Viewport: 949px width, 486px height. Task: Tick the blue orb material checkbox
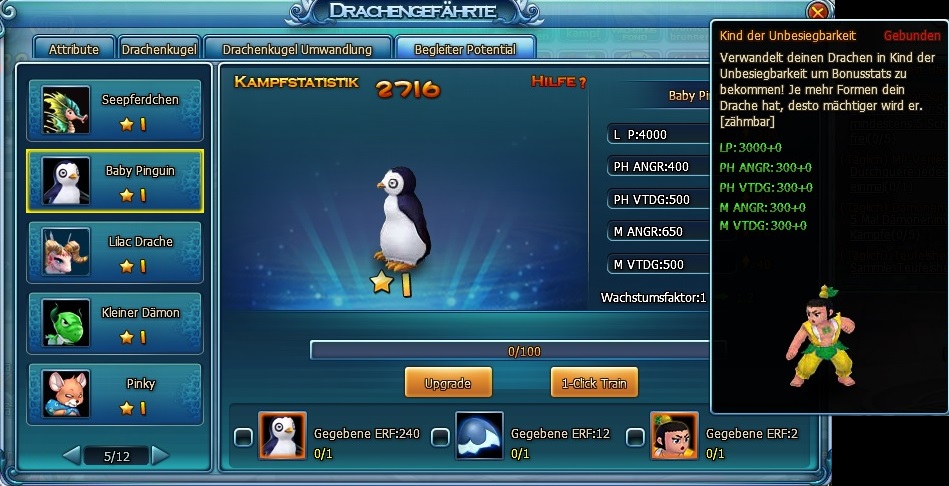tap(440, 437)
